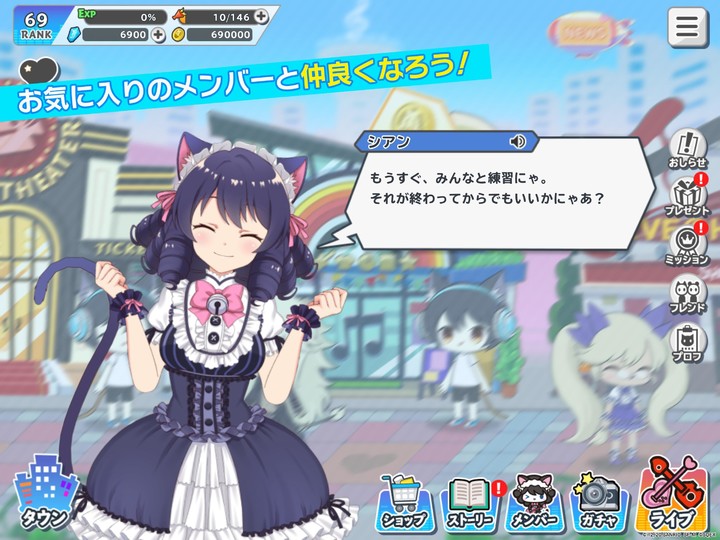Screen dimensions: 720x540
Task: Open the メンバー member menu
Action: click(533, 501)
